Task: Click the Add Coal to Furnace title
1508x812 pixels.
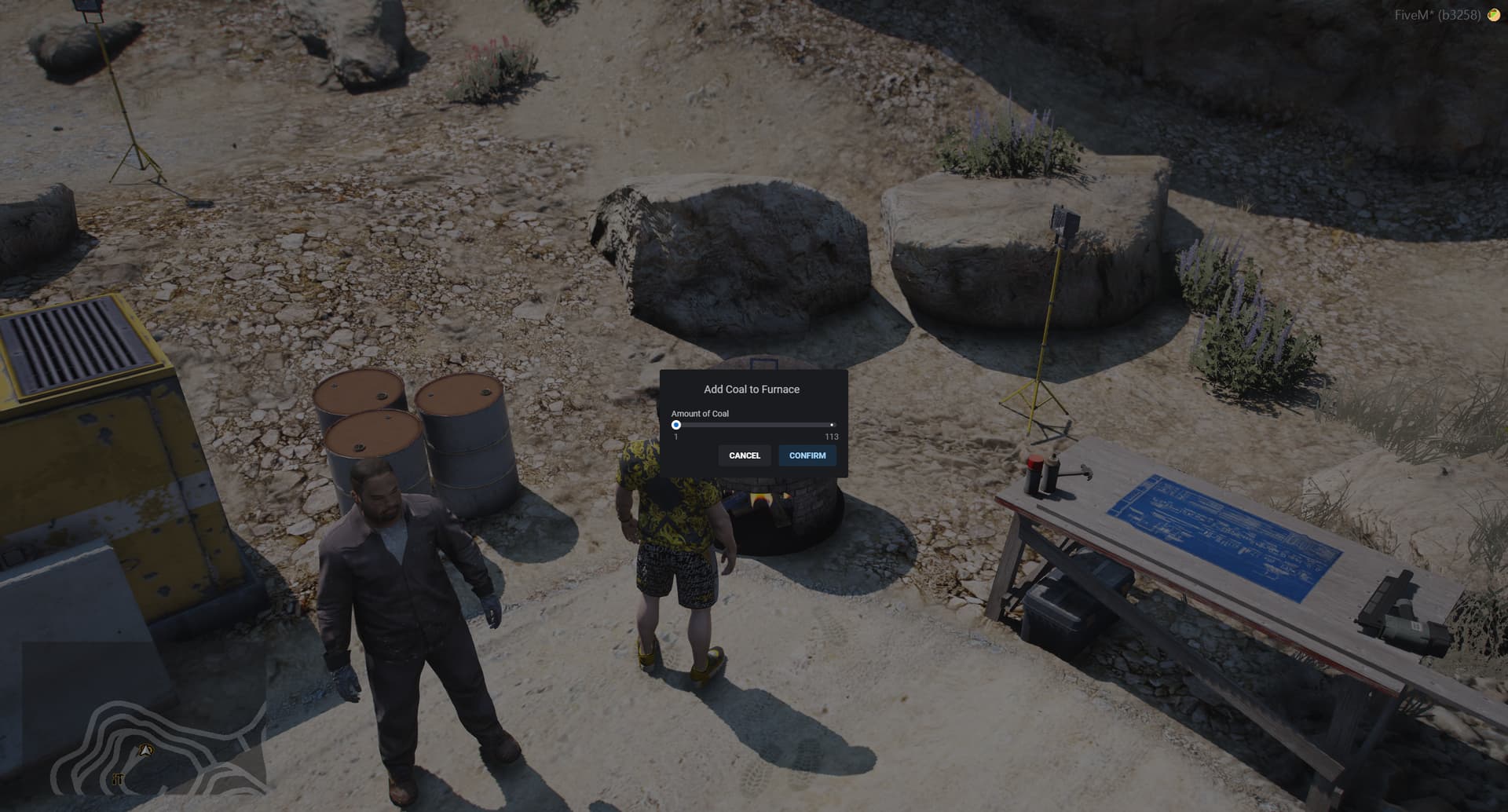Action: pyautogui.click(x=752, y=389)
